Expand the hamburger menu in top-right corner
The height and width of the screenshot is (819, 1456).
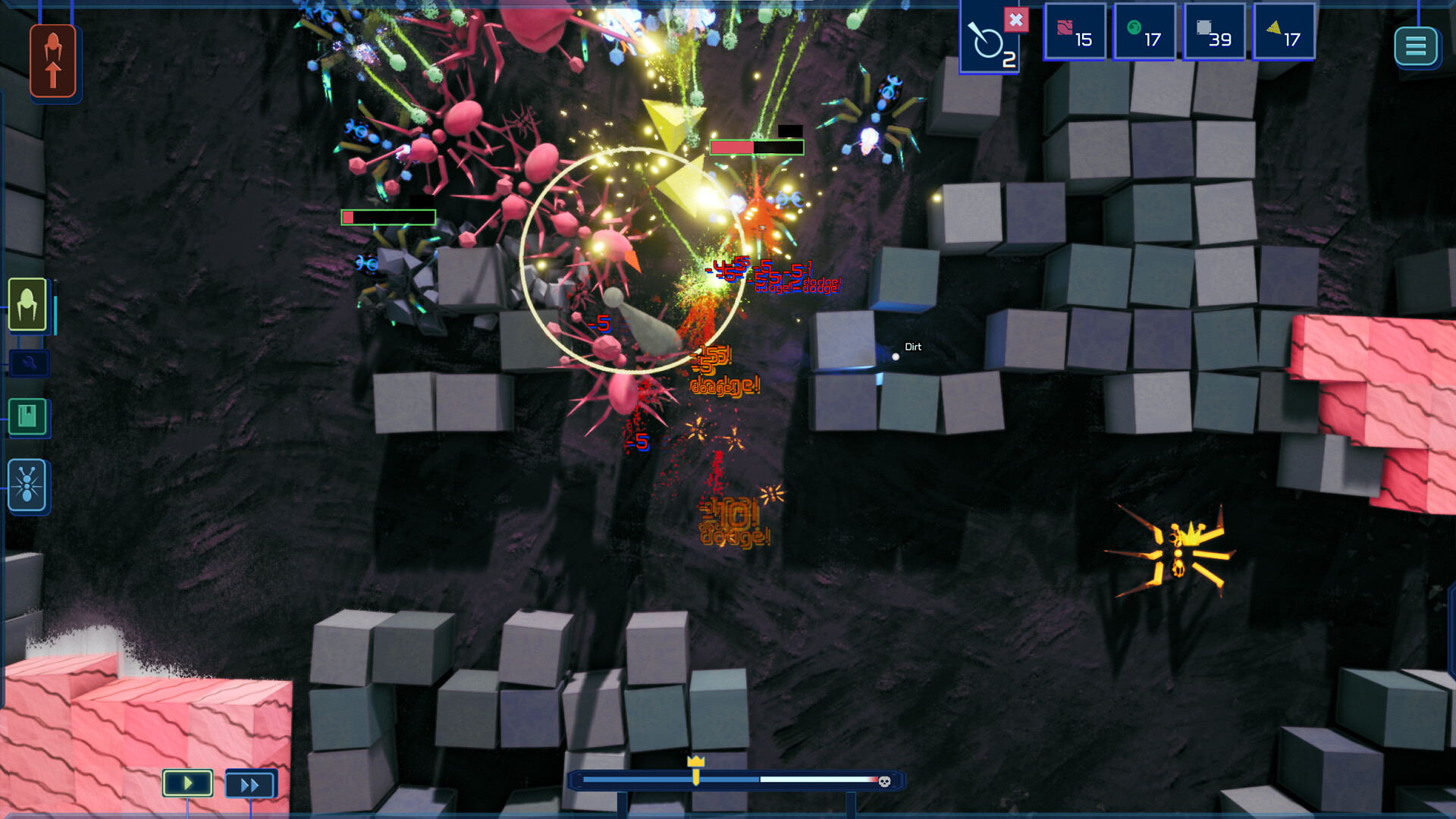1415,46
